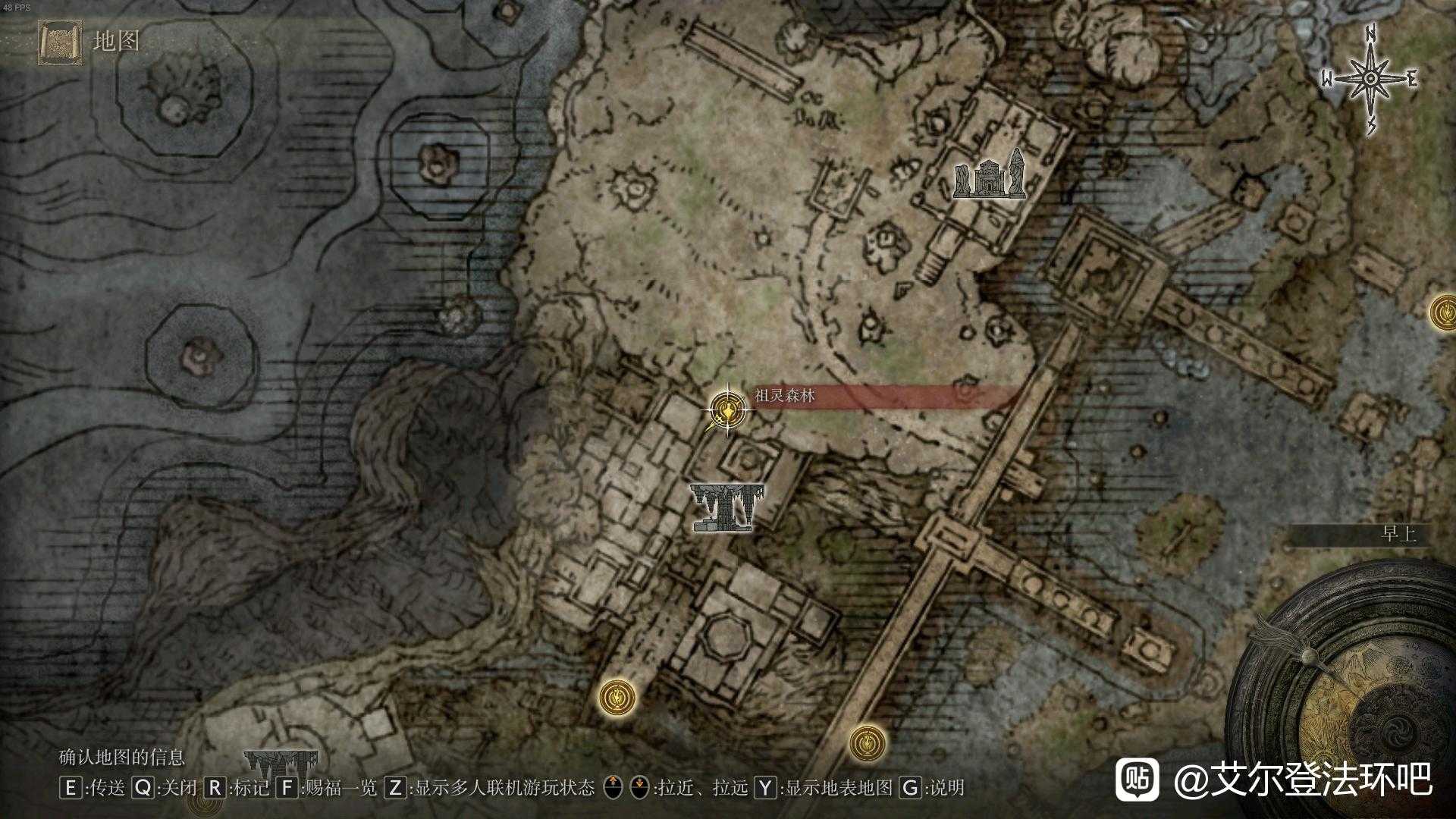This screenshot has height=819, width=1456.
Task: Click the temple with statues landmark icon
Action: click(989, 174)
